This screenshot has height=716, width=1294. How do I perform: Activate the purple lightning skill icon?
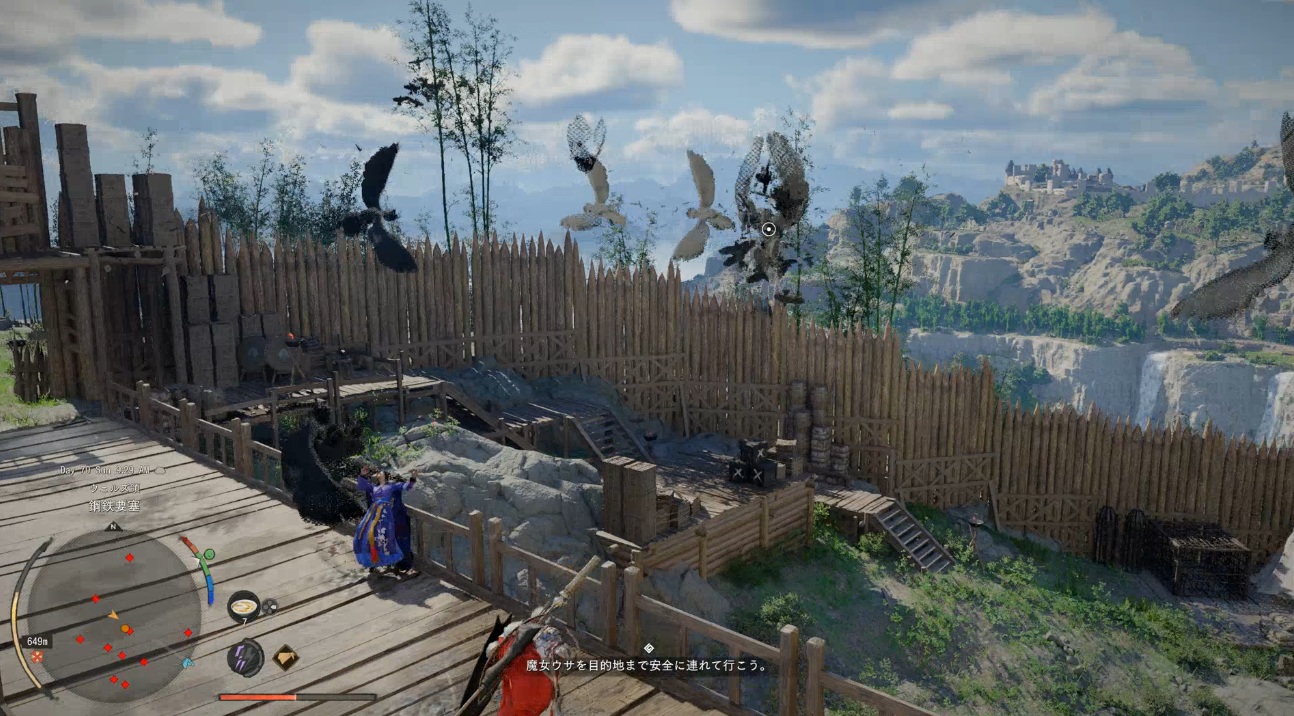point(245,657)
